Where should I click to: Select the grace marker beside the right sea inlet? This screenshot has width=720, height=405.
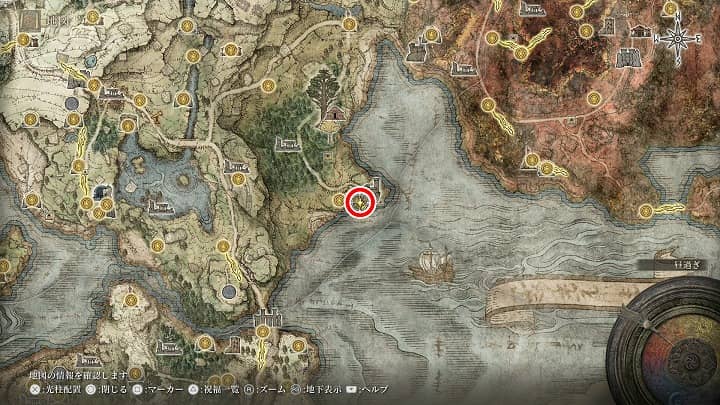pyautogui.click(x=646, y=211)
